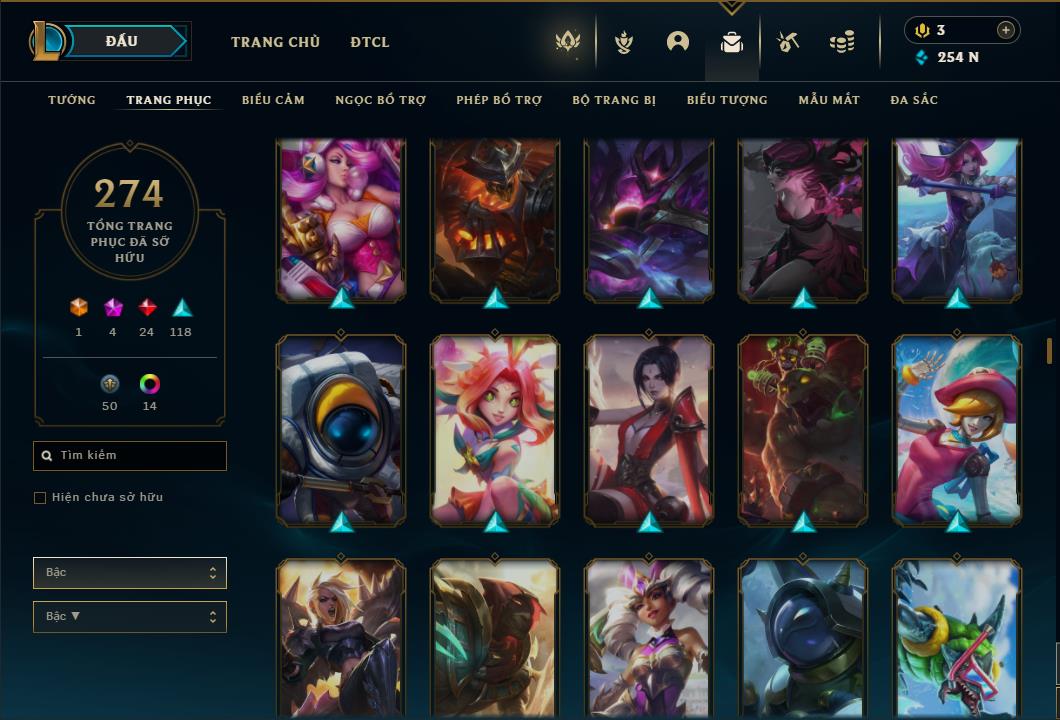
Task: Open the crafting hammer icon
Action: click(x=788, y=42)
